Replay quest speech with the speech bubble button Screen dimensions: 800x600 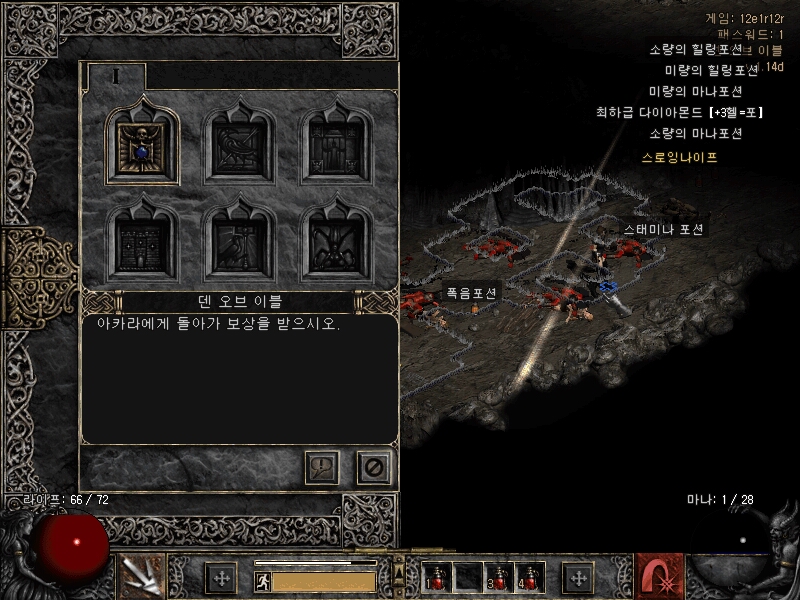click(322, 467)
